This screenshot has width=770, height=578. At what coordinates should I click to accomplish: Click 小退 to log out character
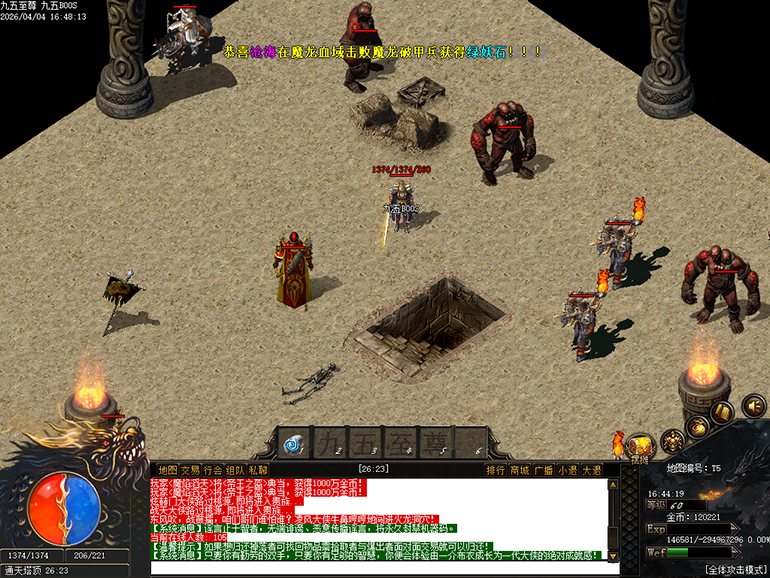coord(568,469)
